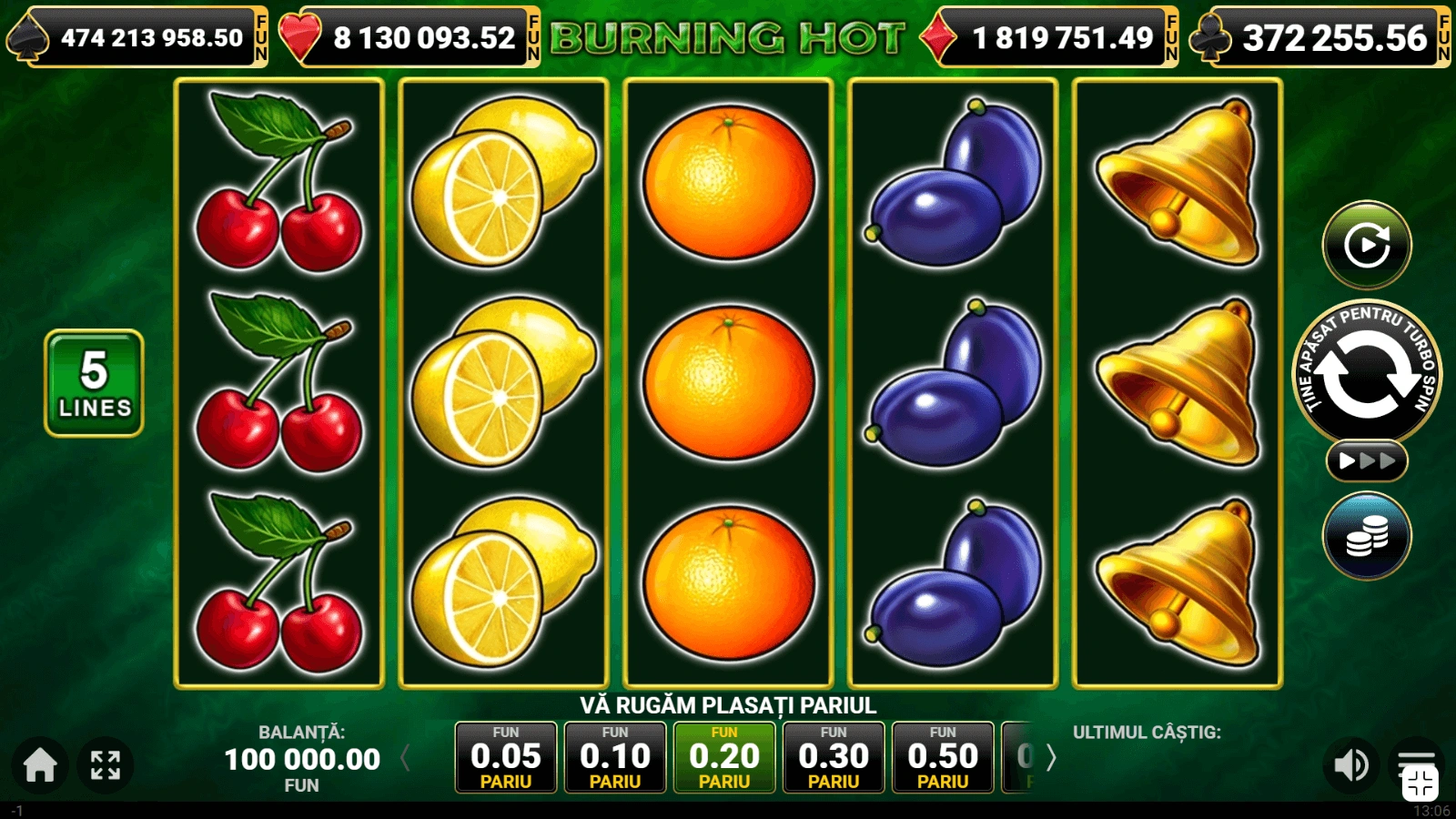Viewport: 1456px width, 819px height.
Task: Click the speaker icon near the bottom-right
Action: tap(1351, 765)
